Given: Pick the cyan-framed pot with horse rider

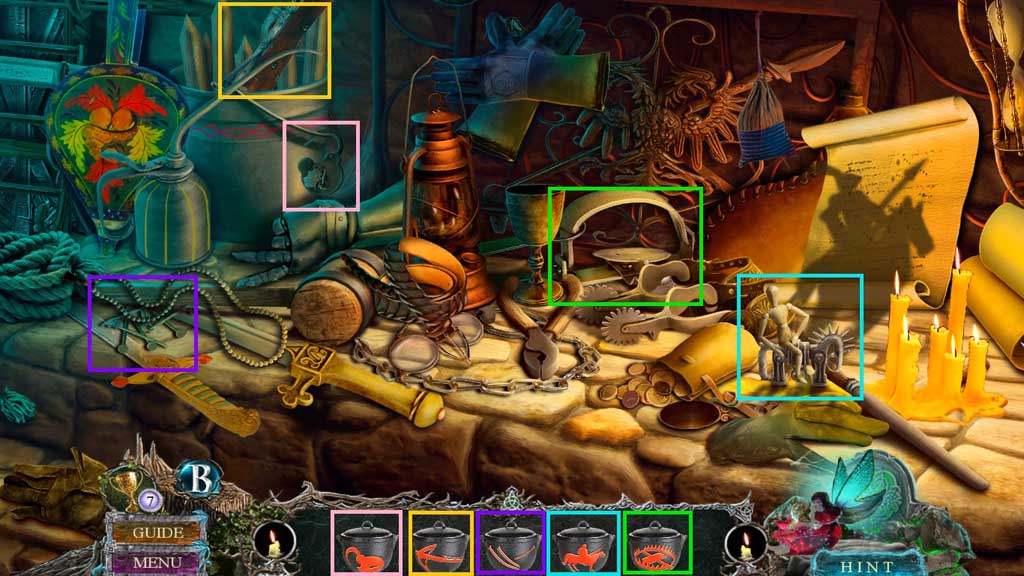Looking at the screenshot, I should click(x=582, y=543).
